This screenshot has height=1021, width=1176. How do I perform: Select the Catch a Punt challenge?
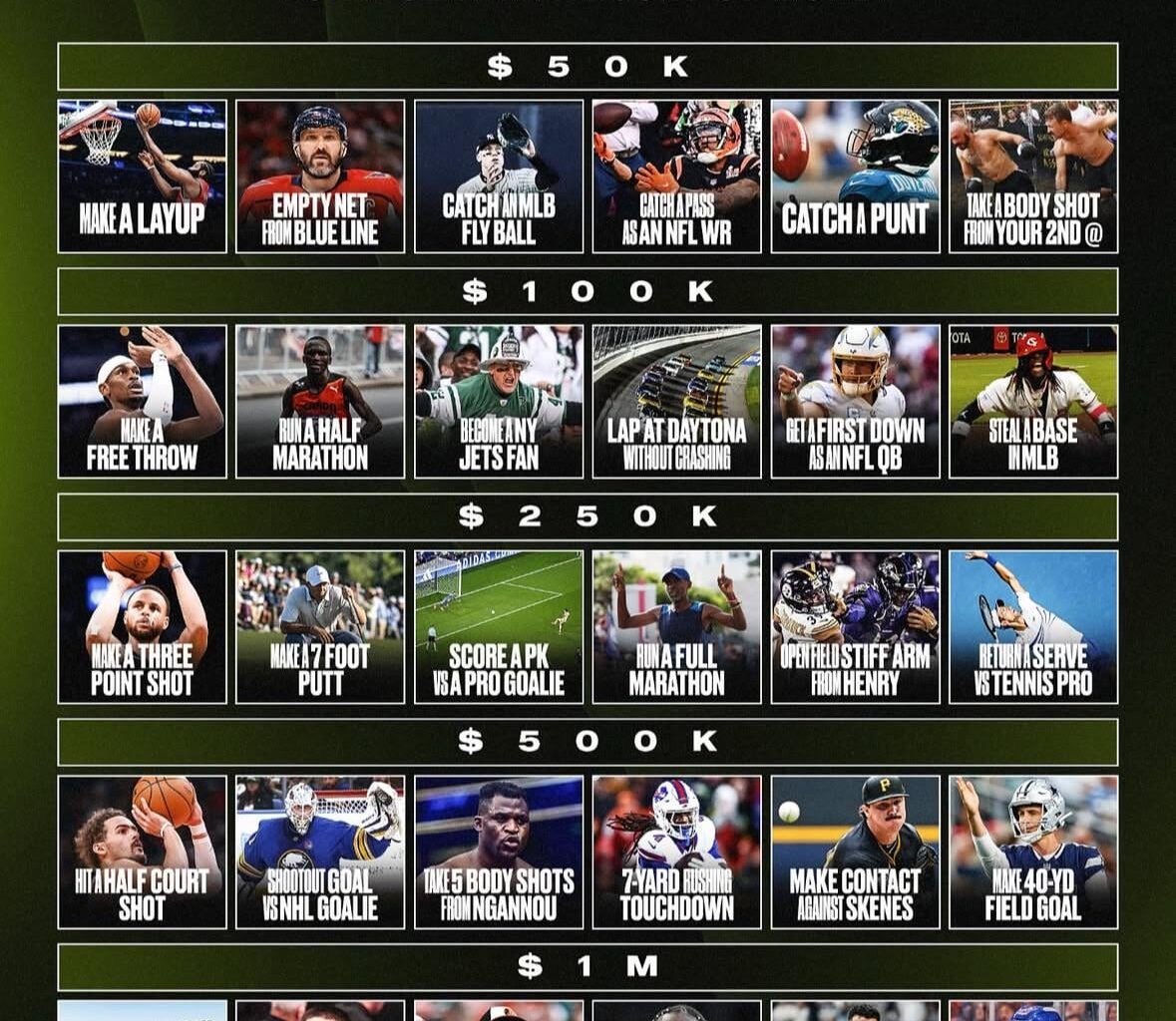(855, 176)
